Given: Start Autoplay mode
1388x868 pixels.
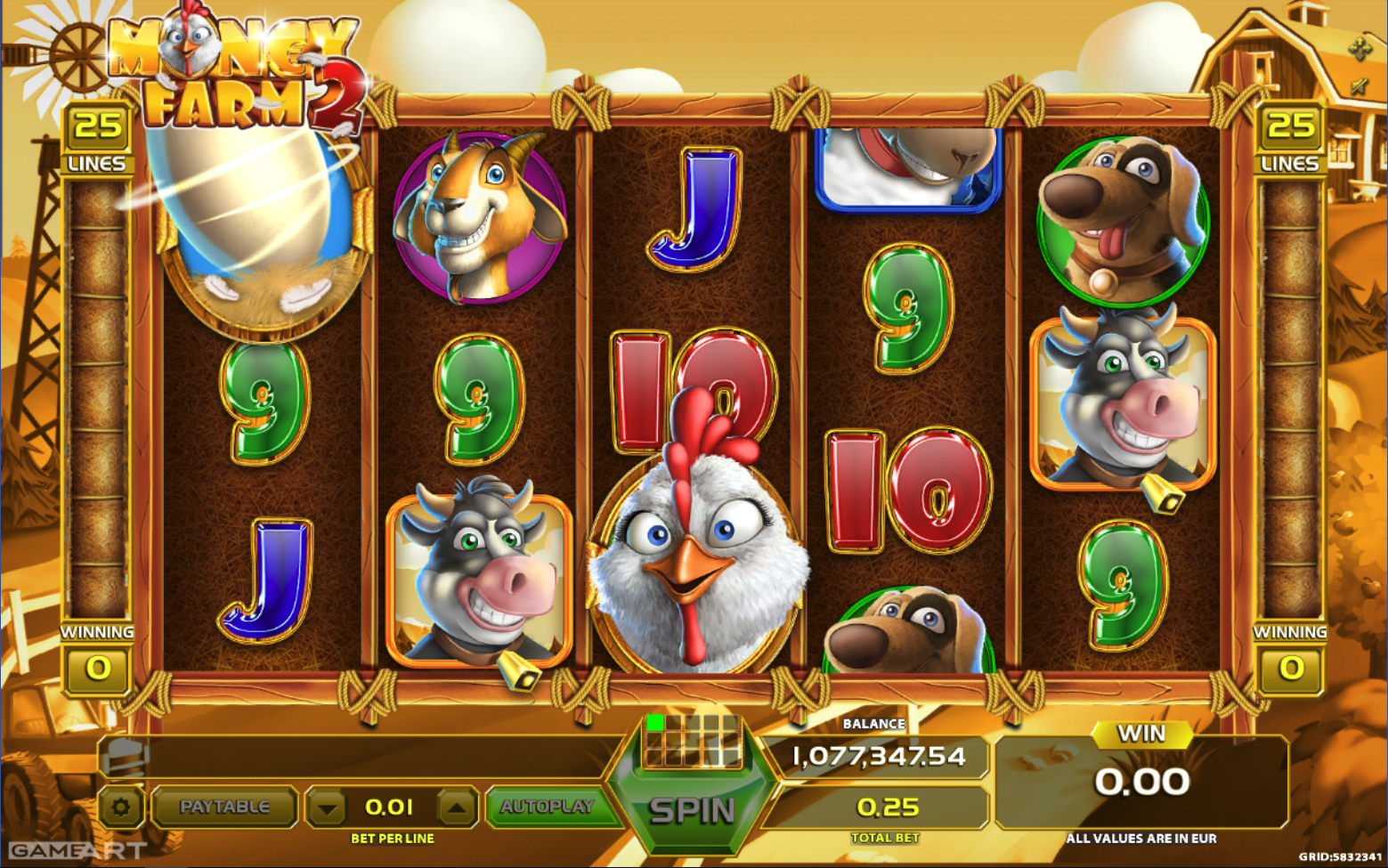Looking at the screenshot, I should coord(547,807).
